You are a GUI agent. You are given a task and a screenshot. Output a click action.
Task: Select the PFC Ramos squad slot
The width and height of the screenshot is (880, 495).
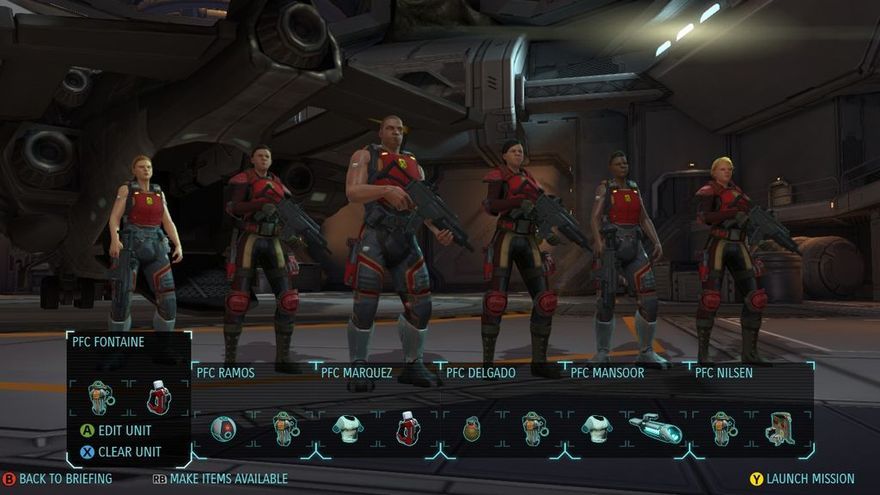pos(224,373)
